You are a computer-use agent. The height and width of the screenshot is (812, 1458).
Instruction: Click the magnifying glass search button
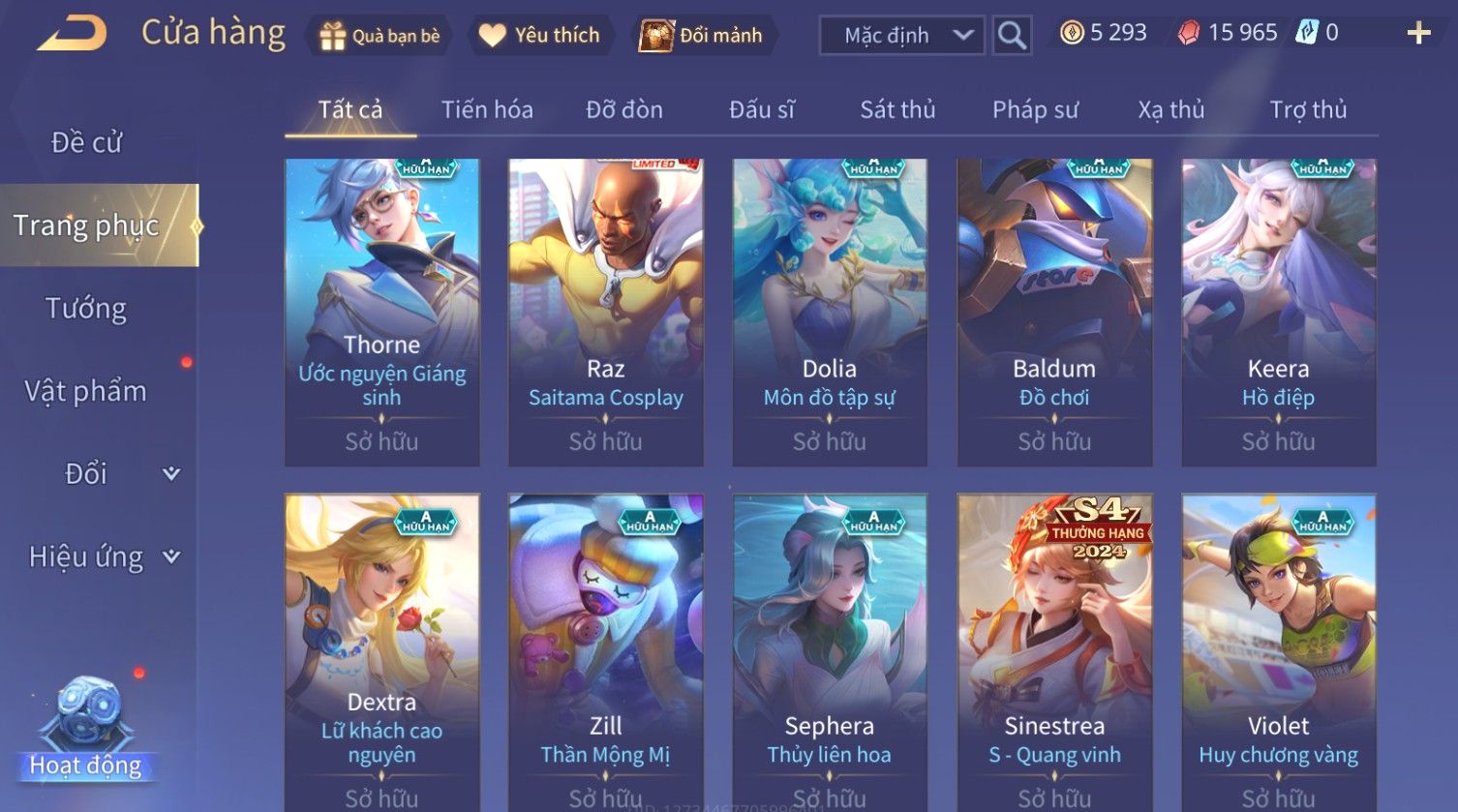(1012, 36)
